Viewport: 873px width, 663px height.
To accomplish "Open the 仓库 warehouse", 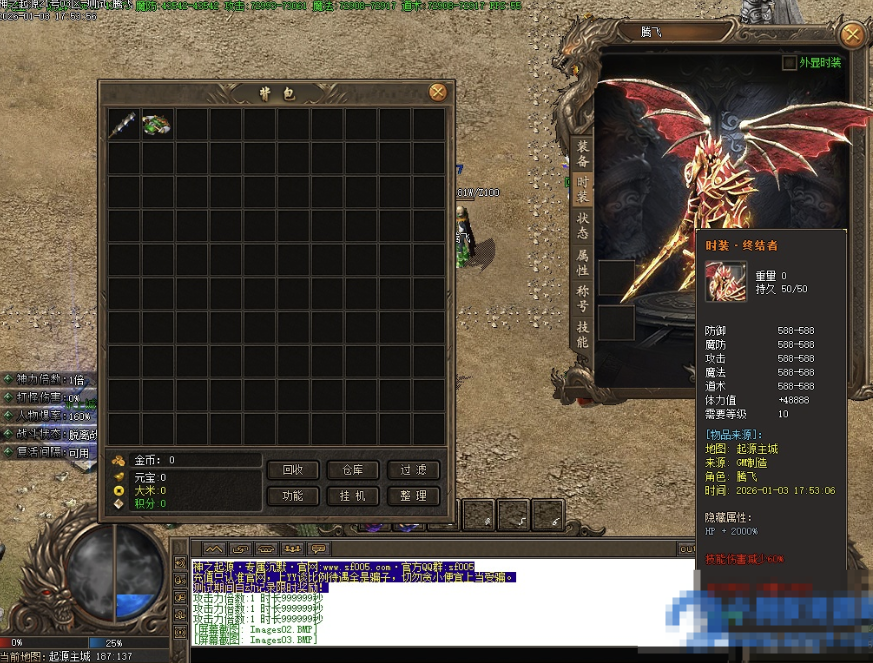I will (x=353, y=470).
